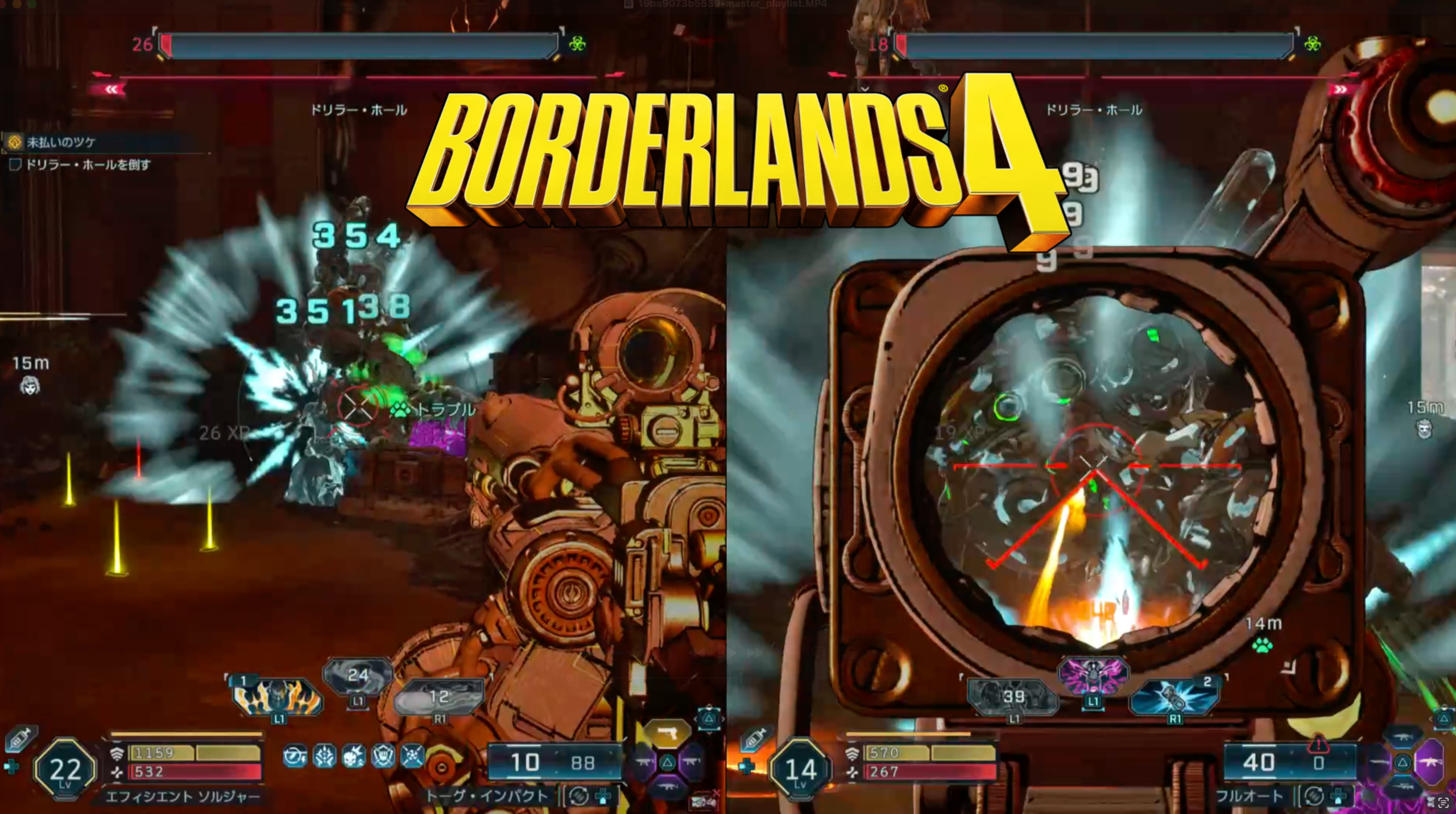Equip the yellow pistol weapon slot
Image resolution: width=1456 pixels, height=814 pixels.
(x=667, y=734)
